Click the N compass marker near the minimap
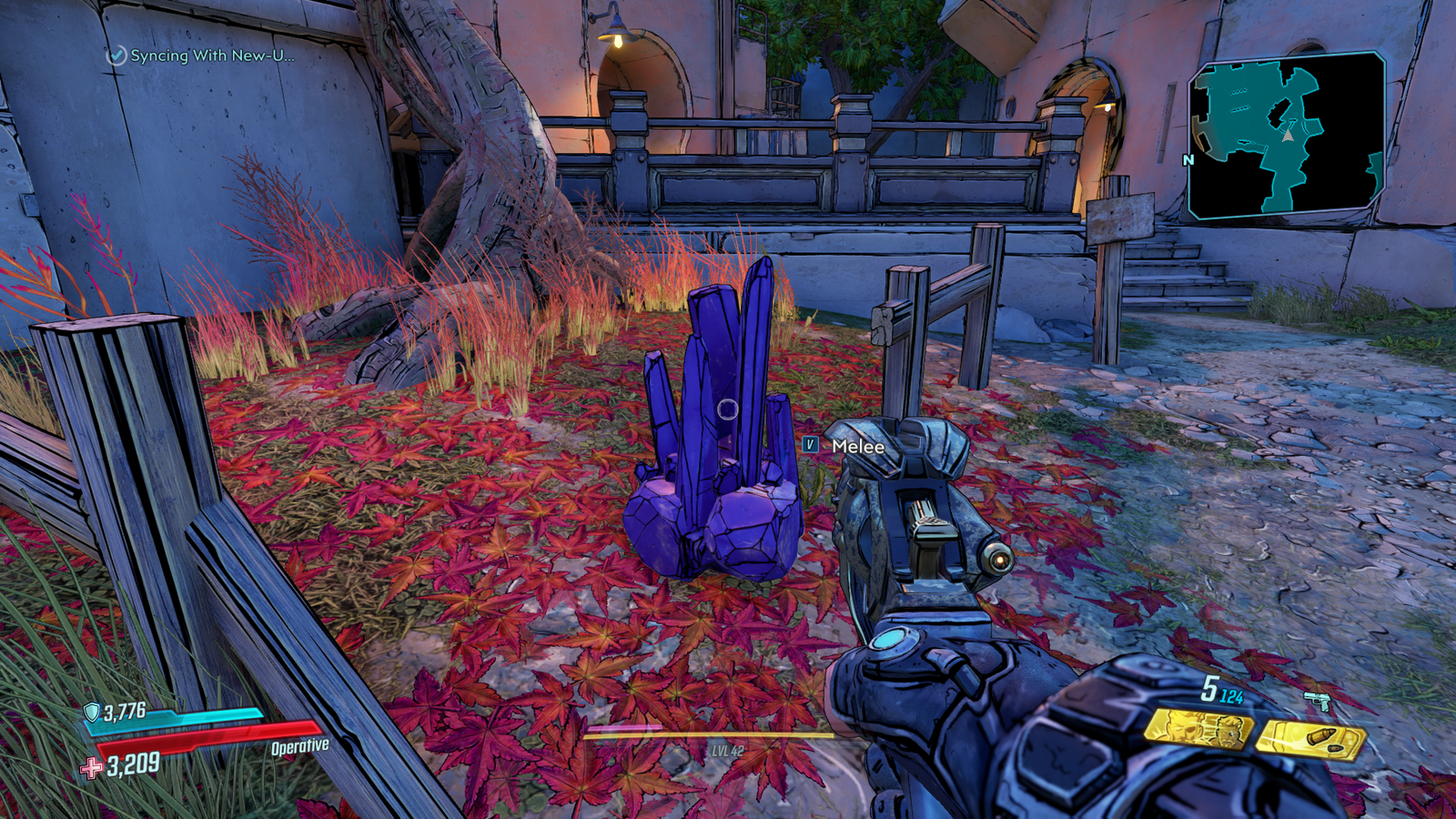This screenshot has height=819, width=1456. click(x=1189, y=160)
